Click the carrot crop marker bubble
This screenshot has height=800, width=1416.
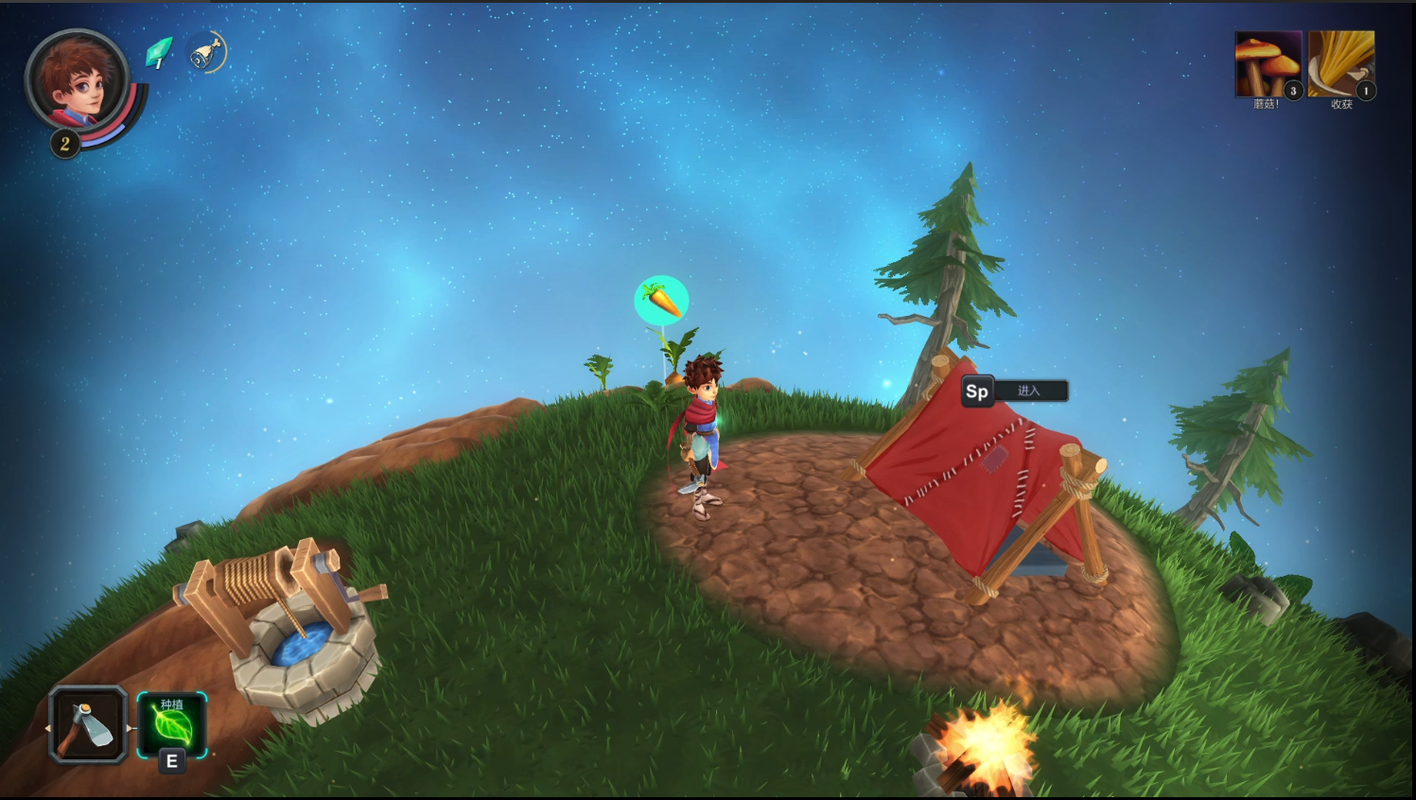[x=661, y=300]
